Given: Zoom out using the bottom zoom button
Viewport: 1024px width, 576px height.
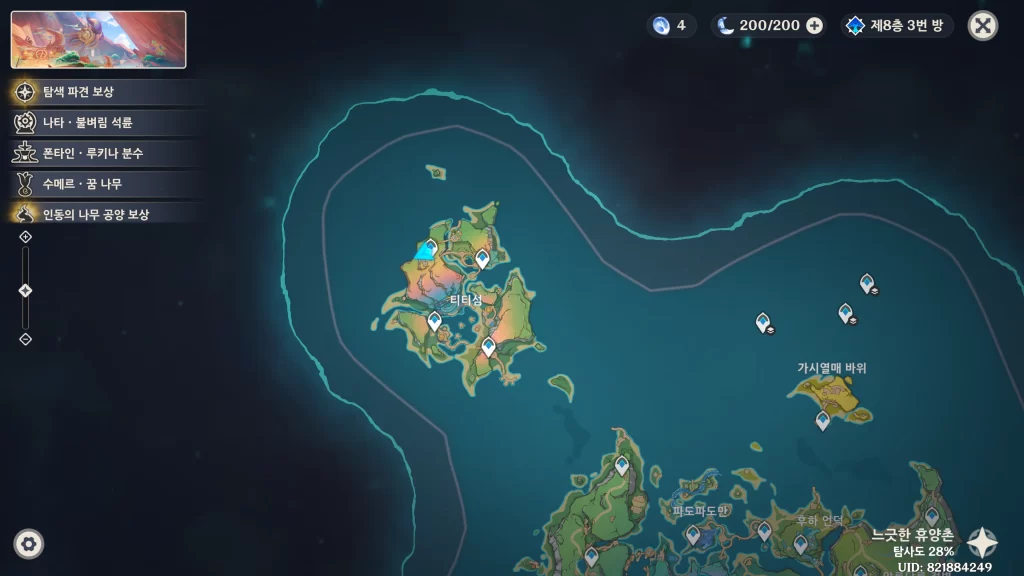Looking at the screenshot, I should pos(26,339).
